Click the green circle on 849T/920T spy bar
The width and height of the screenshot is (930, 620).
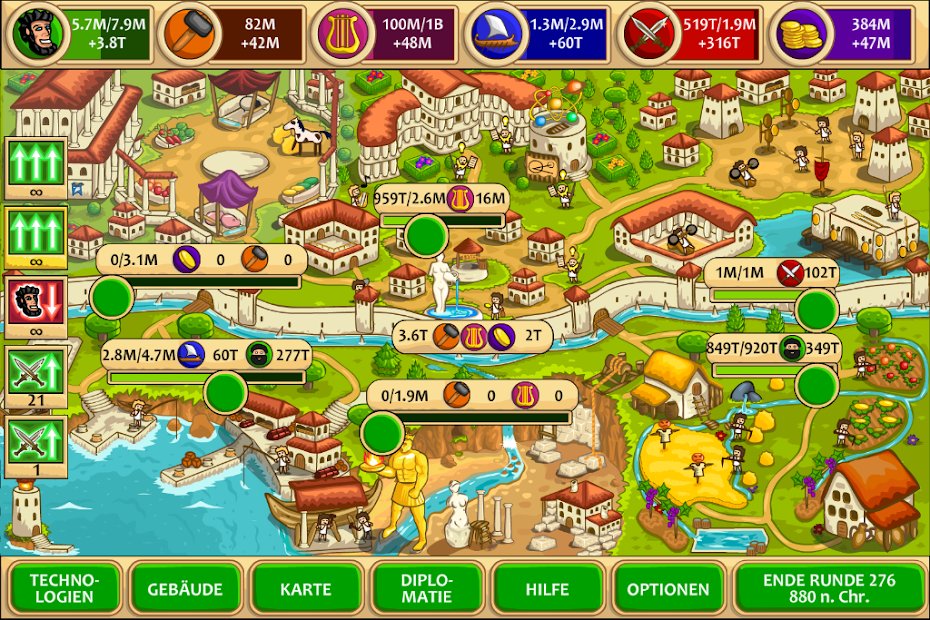click(x=817, y=383)
